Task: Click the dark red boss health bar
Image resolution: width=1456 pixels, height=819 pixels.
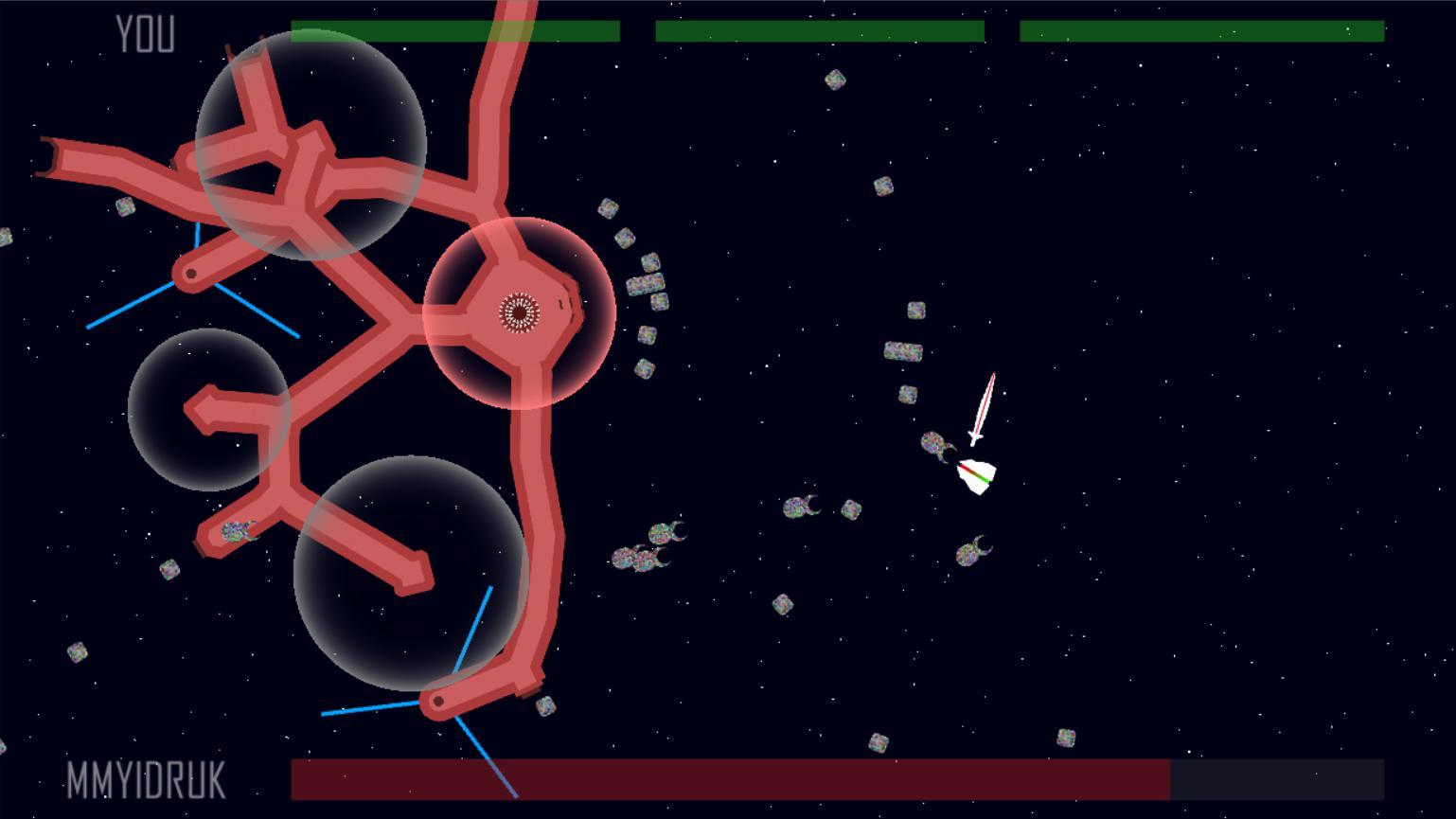Action: (x=729, y=778)
